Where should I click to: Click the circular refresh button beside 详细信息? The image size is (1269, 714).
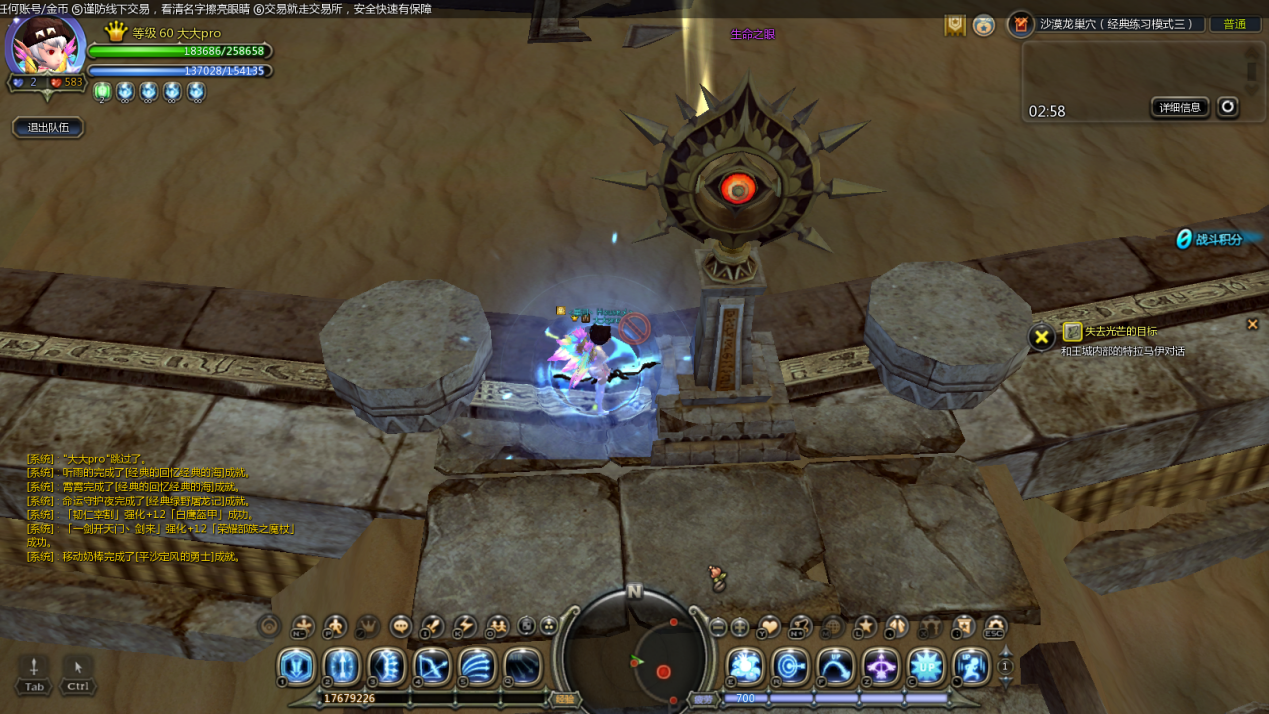tap(1228, 107)
